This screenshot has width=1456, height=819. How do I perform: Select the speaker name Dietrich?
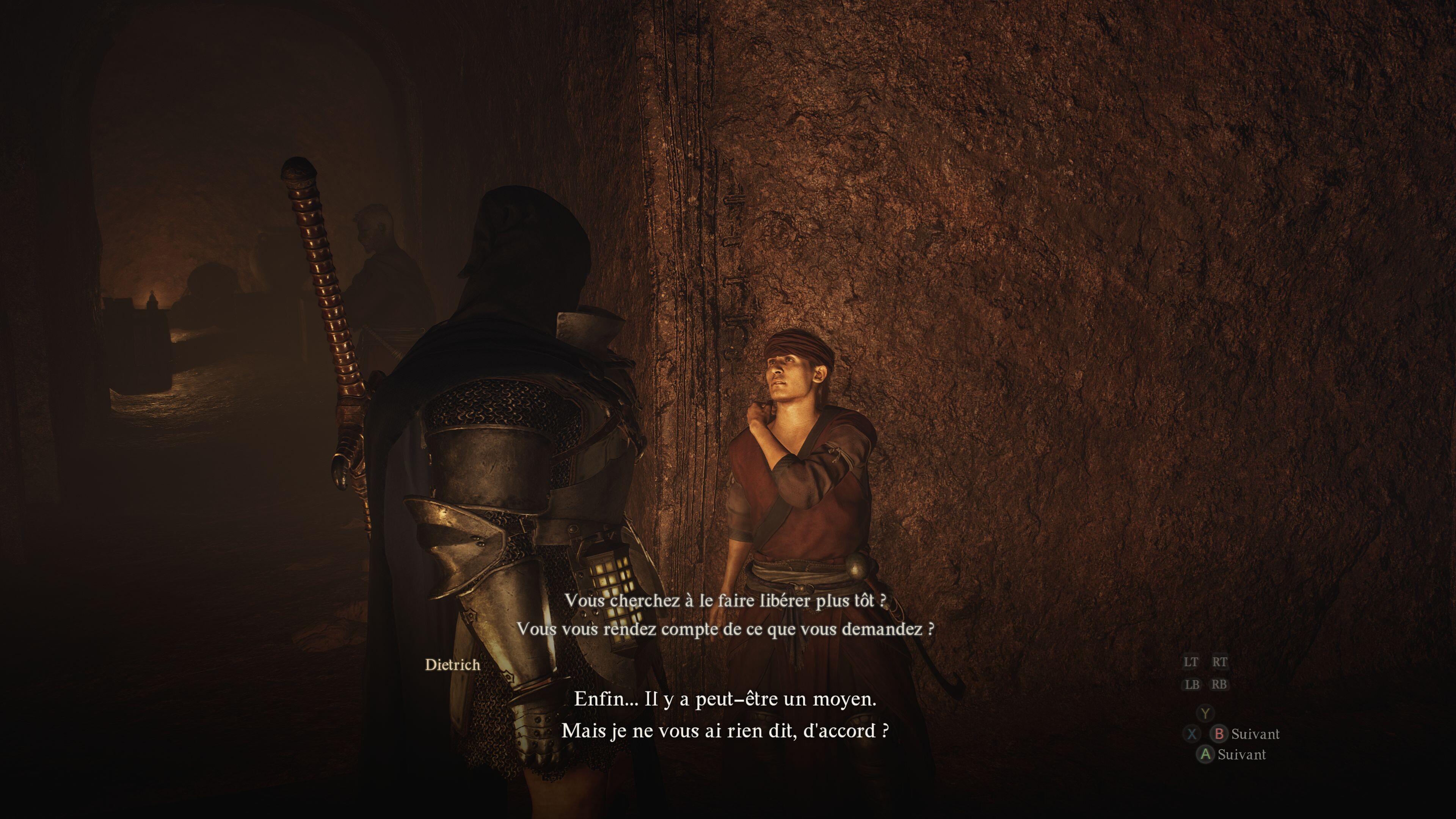pos(452,665)
